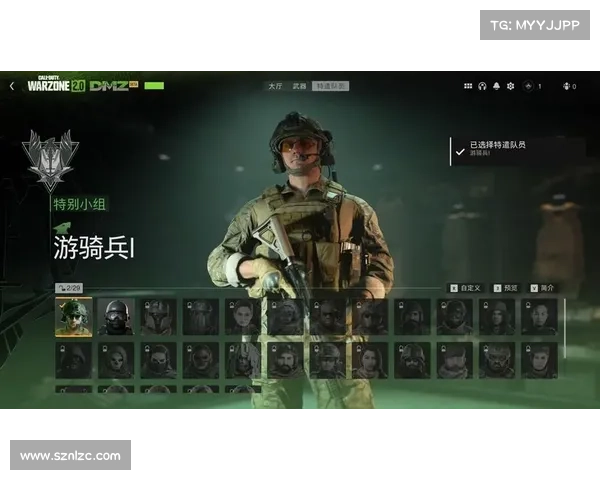The width and height of the screenshot is (600, 480).
Task: Open the grid menu icon
Action: coord(468,86)
